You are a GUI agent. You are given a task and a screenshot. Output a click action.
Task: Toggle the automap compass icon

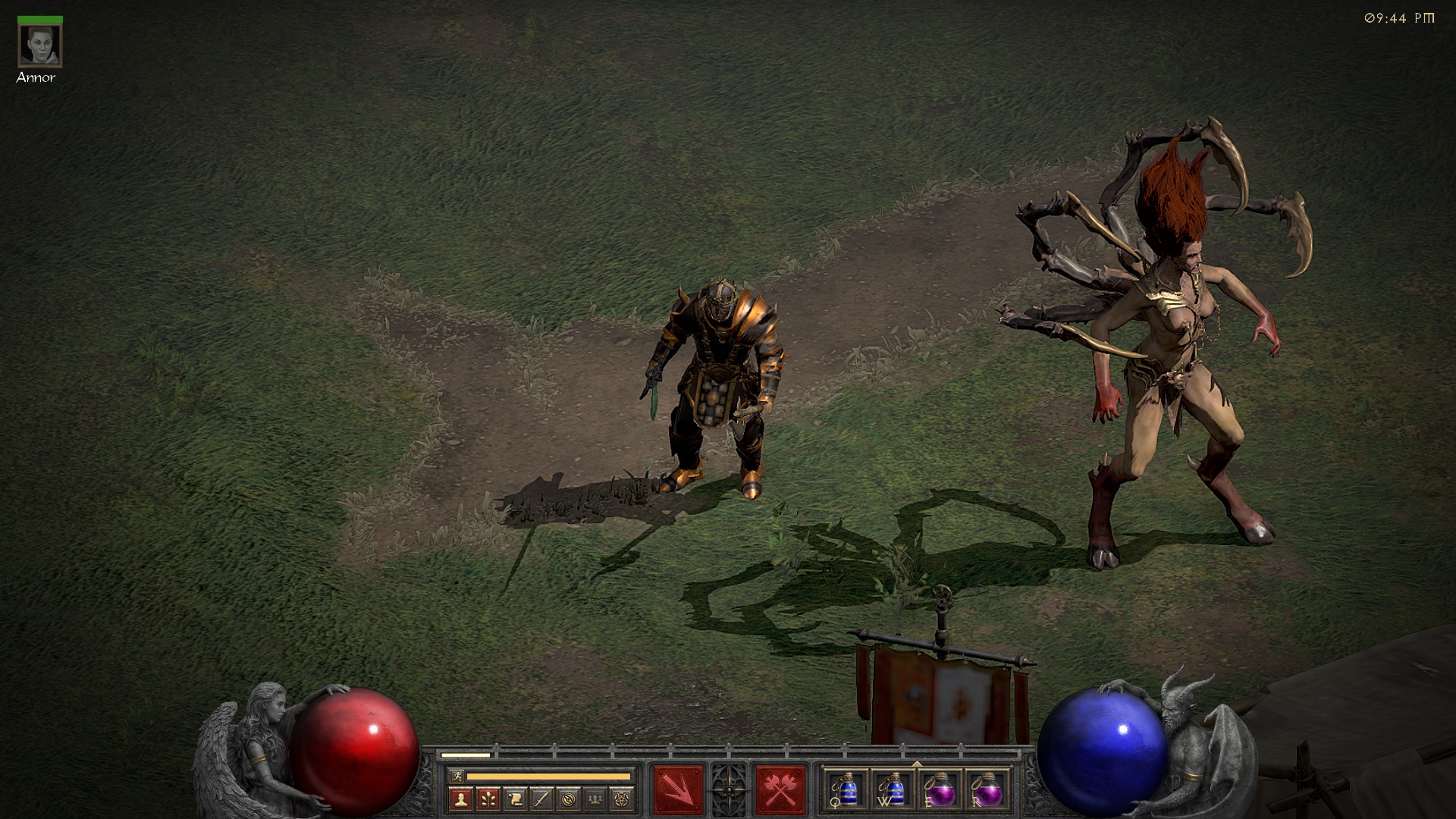569,798
